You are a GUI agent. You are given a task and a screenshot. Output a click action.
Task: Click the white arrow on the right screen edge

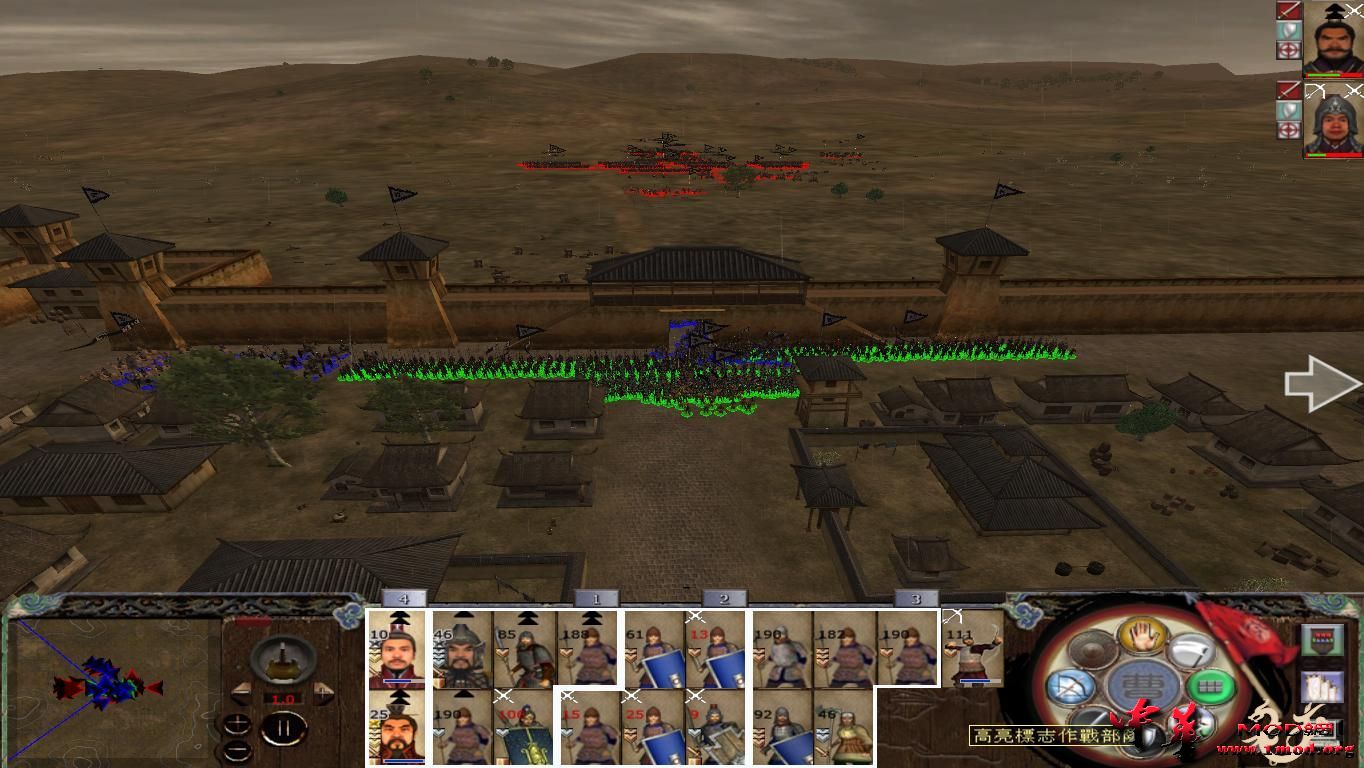point(1318,383)
